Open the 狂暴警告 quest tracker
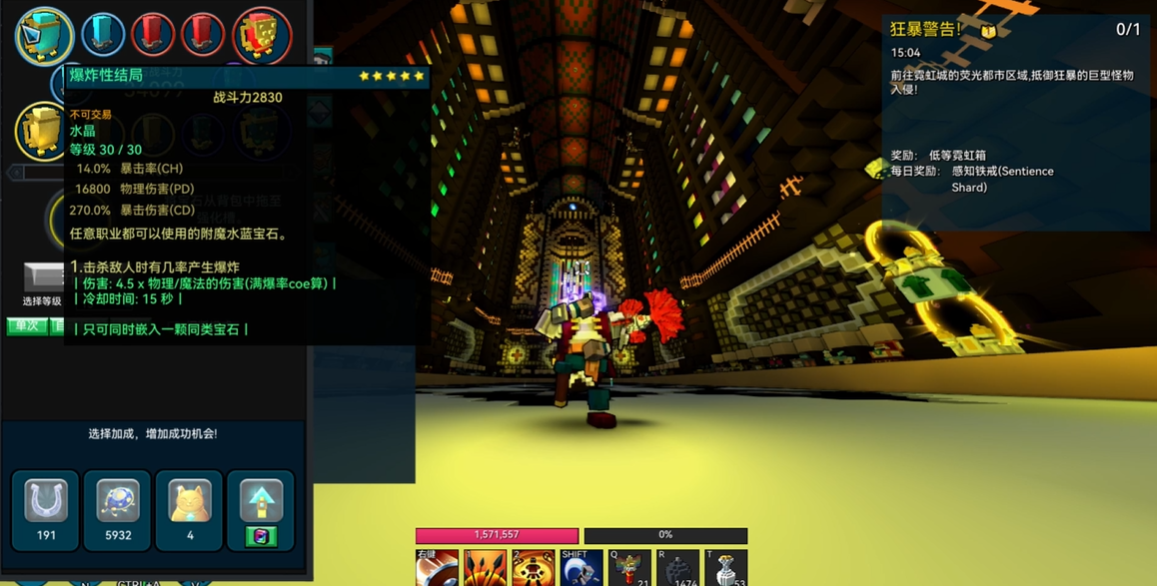This screenshot has height=586, width=1157. tap(1014, 30)
